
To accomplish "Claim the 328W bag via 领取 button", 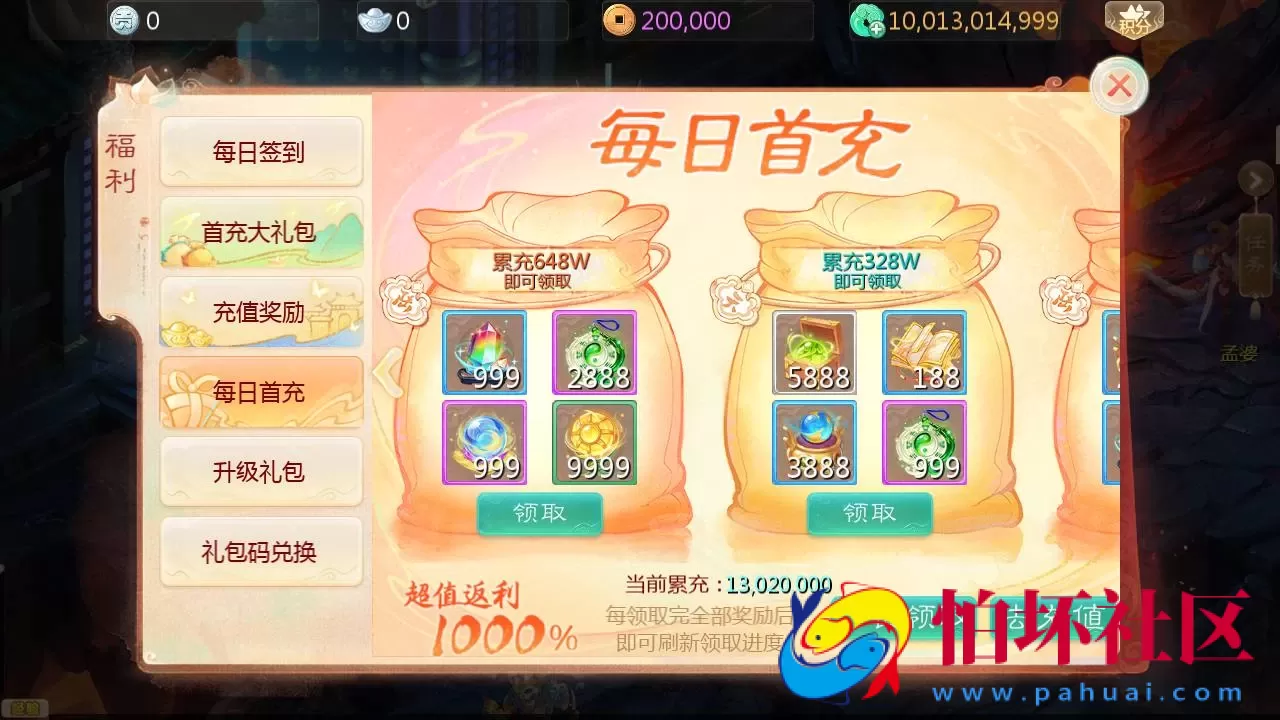I will [x=869, y=513].
